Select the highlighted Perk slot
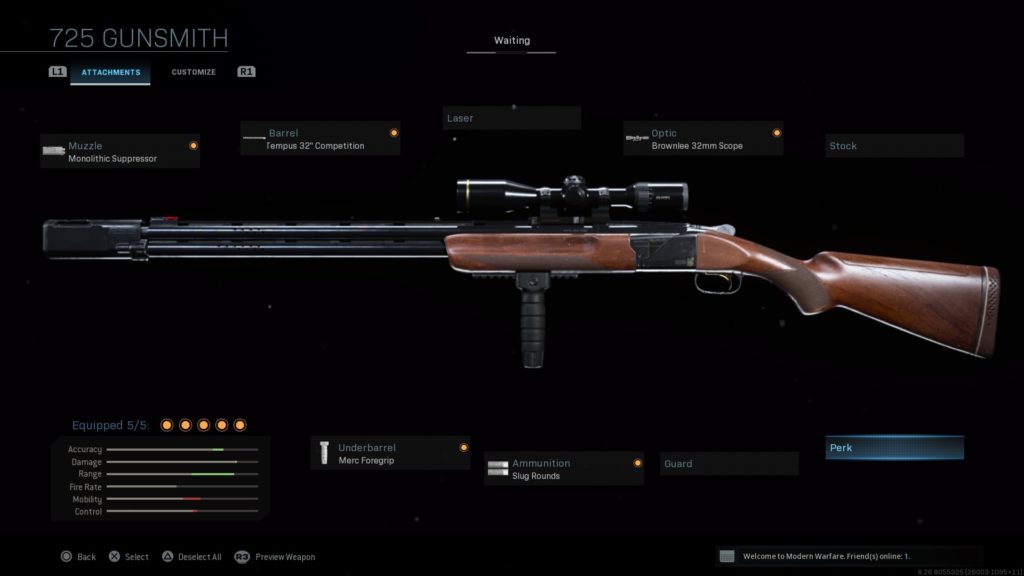 pyautogui.click(x=894, y=448)
